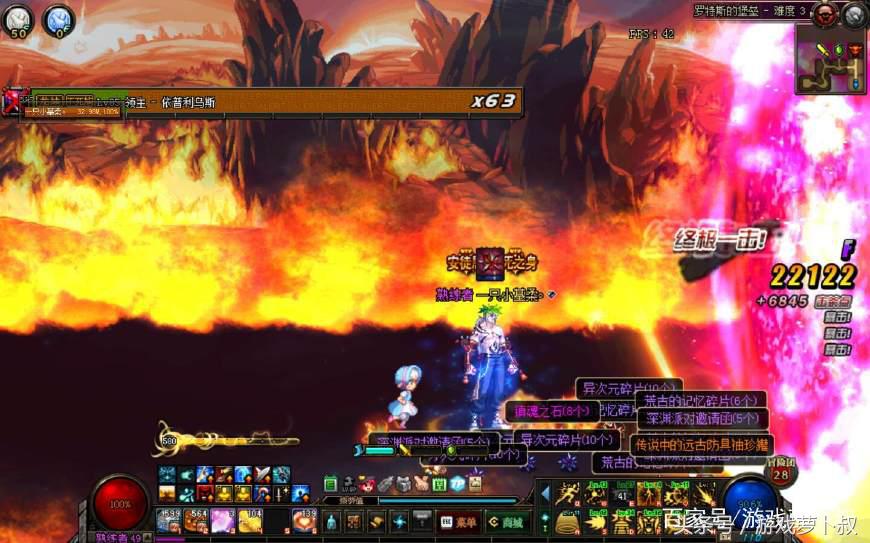Select the blue round icon showing 0

point(60,20)
